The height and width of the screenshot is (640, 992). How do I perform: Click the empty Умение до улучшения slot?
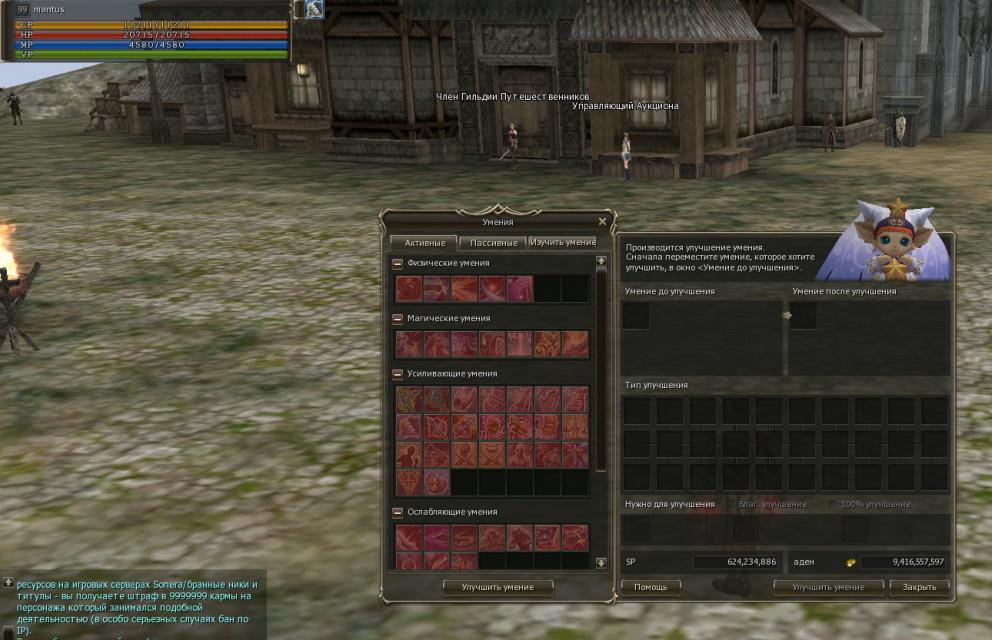pos(636,316)
